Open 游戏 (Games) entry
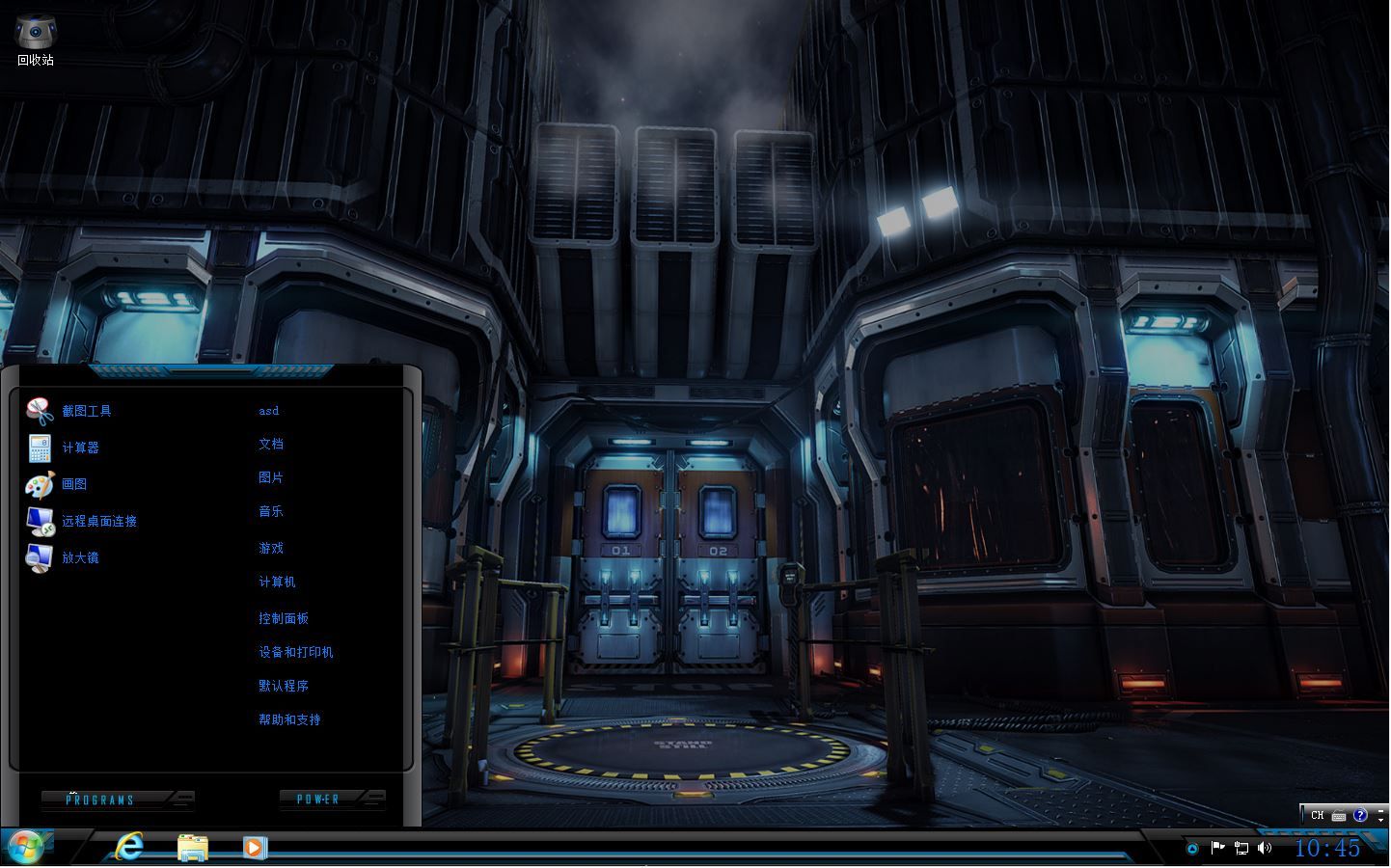 point(271,548)
